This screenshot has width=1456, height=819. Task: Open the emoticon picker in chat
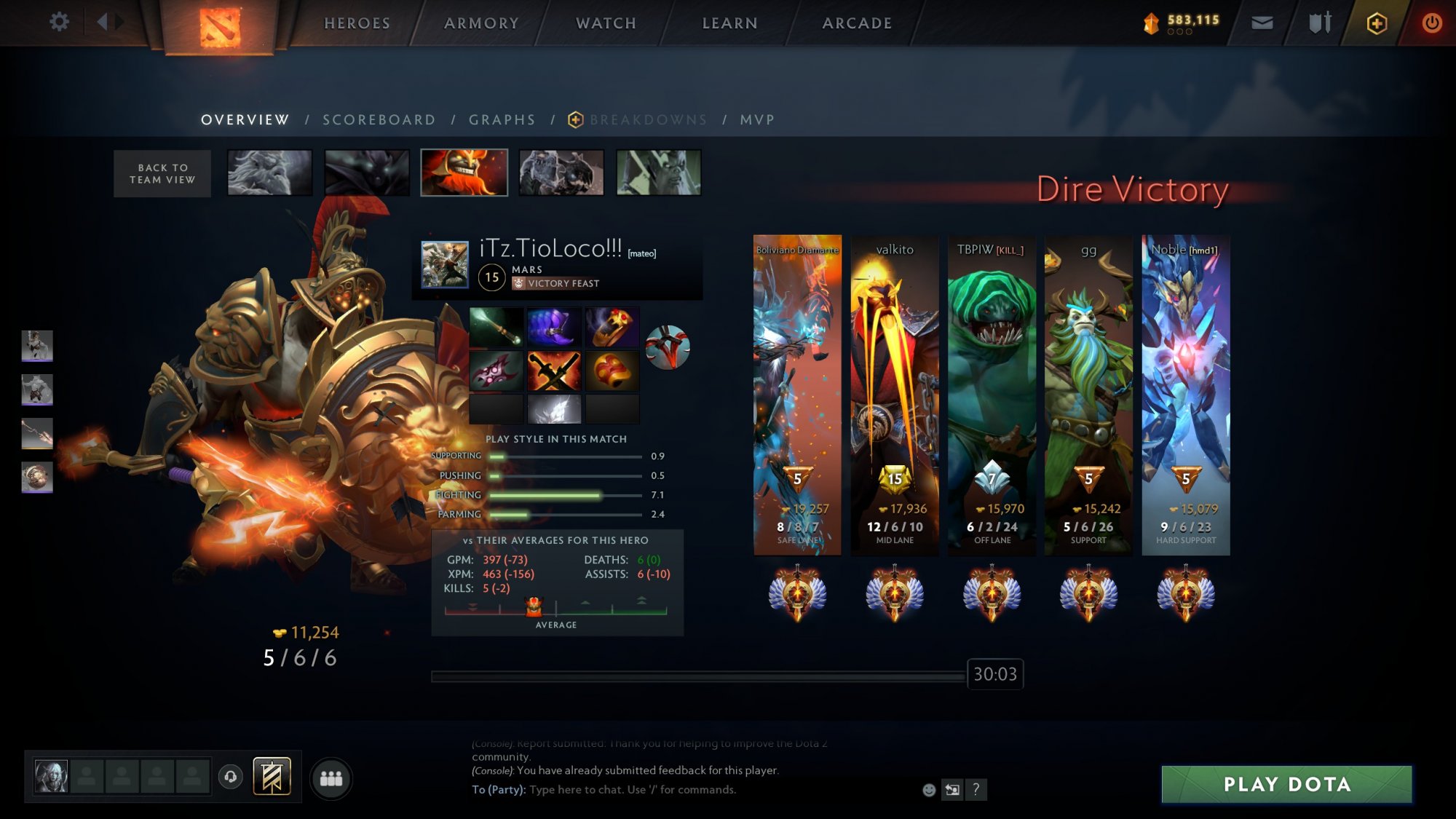929,790
